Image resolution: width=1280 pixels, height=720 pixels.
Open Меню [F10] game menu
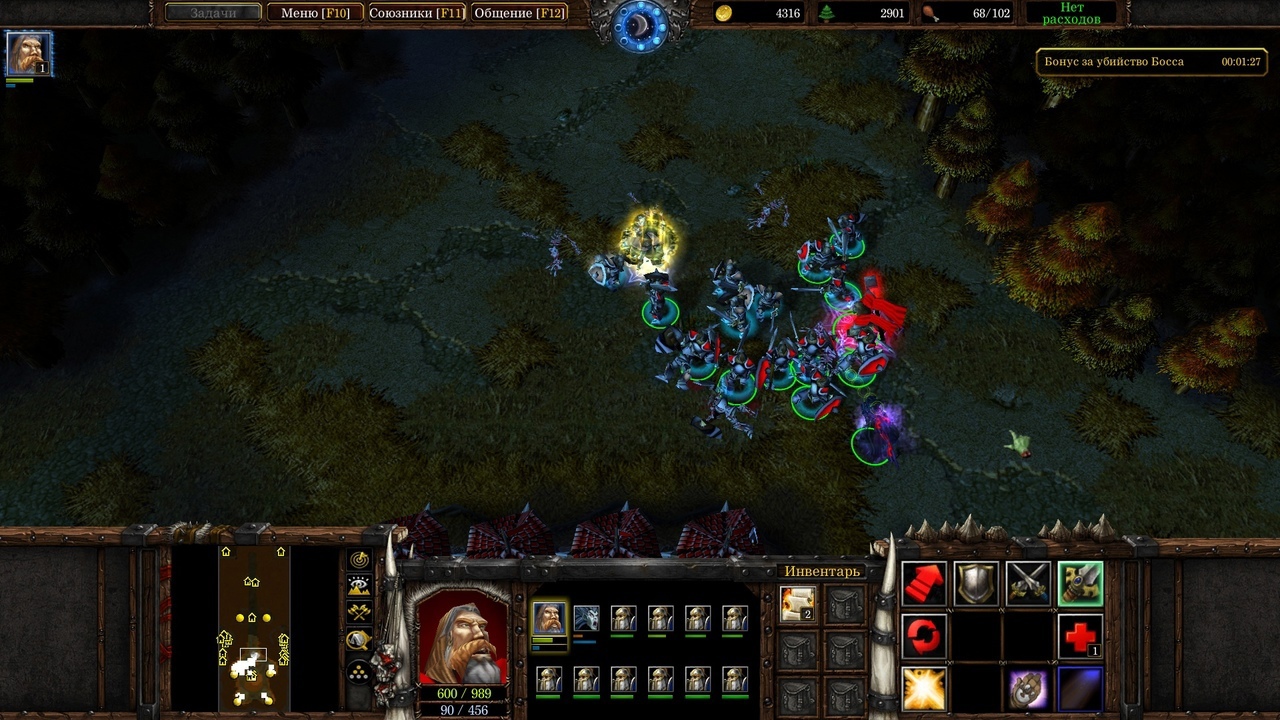(x=315, y=13)
